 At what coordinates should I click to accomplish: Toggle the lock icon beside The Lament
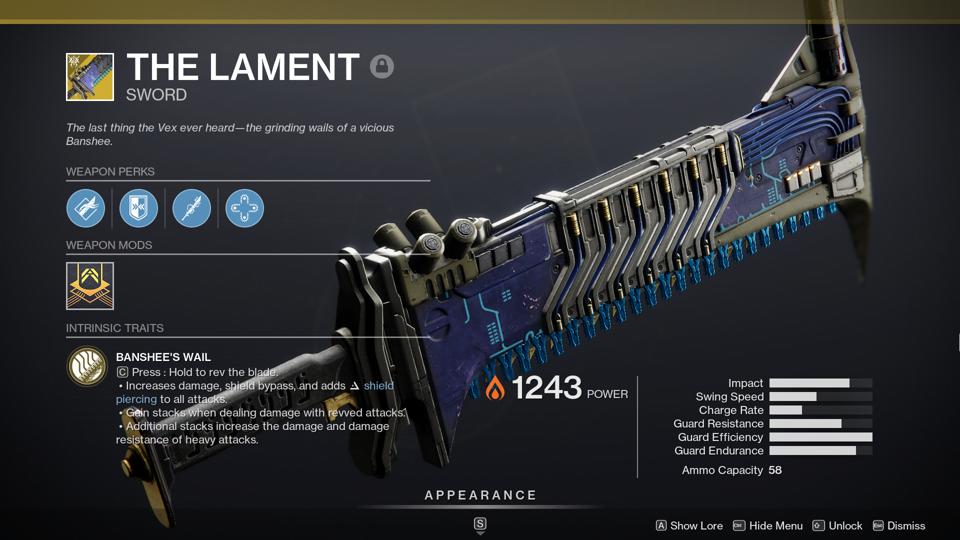tap(381, 67)
